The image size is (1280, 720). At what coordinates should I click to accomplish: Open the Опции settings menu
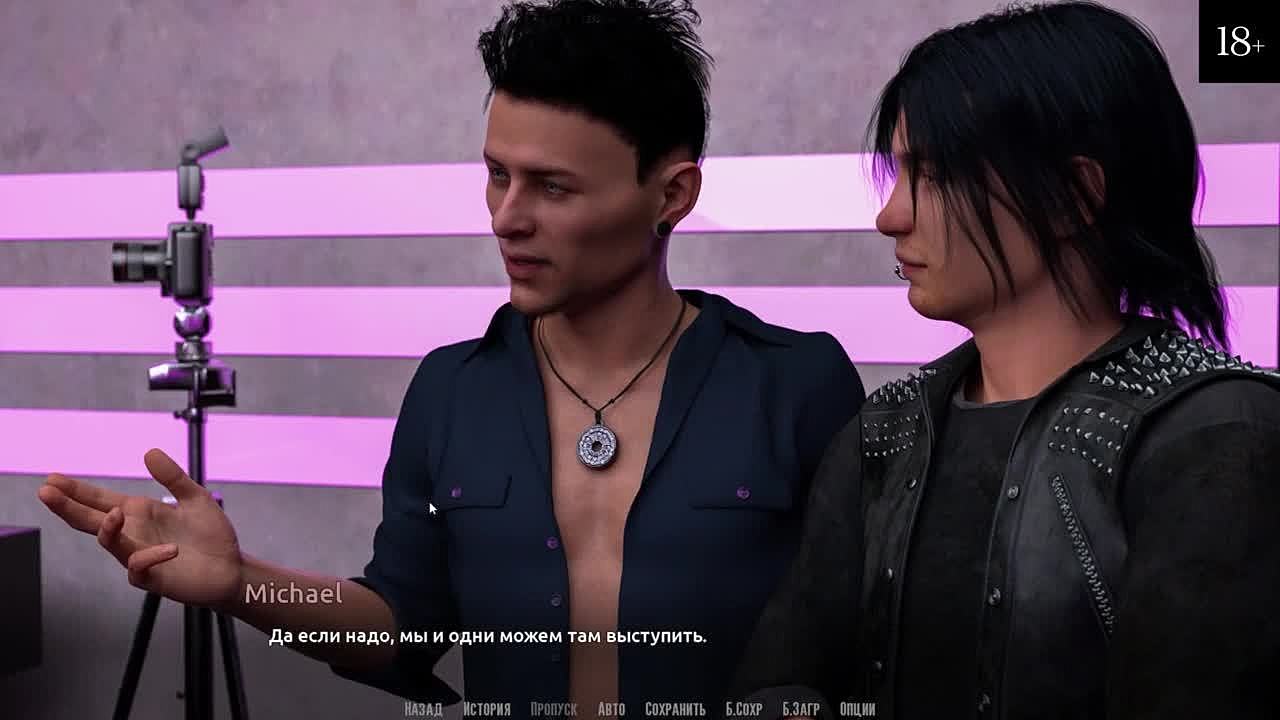[857, 709]
